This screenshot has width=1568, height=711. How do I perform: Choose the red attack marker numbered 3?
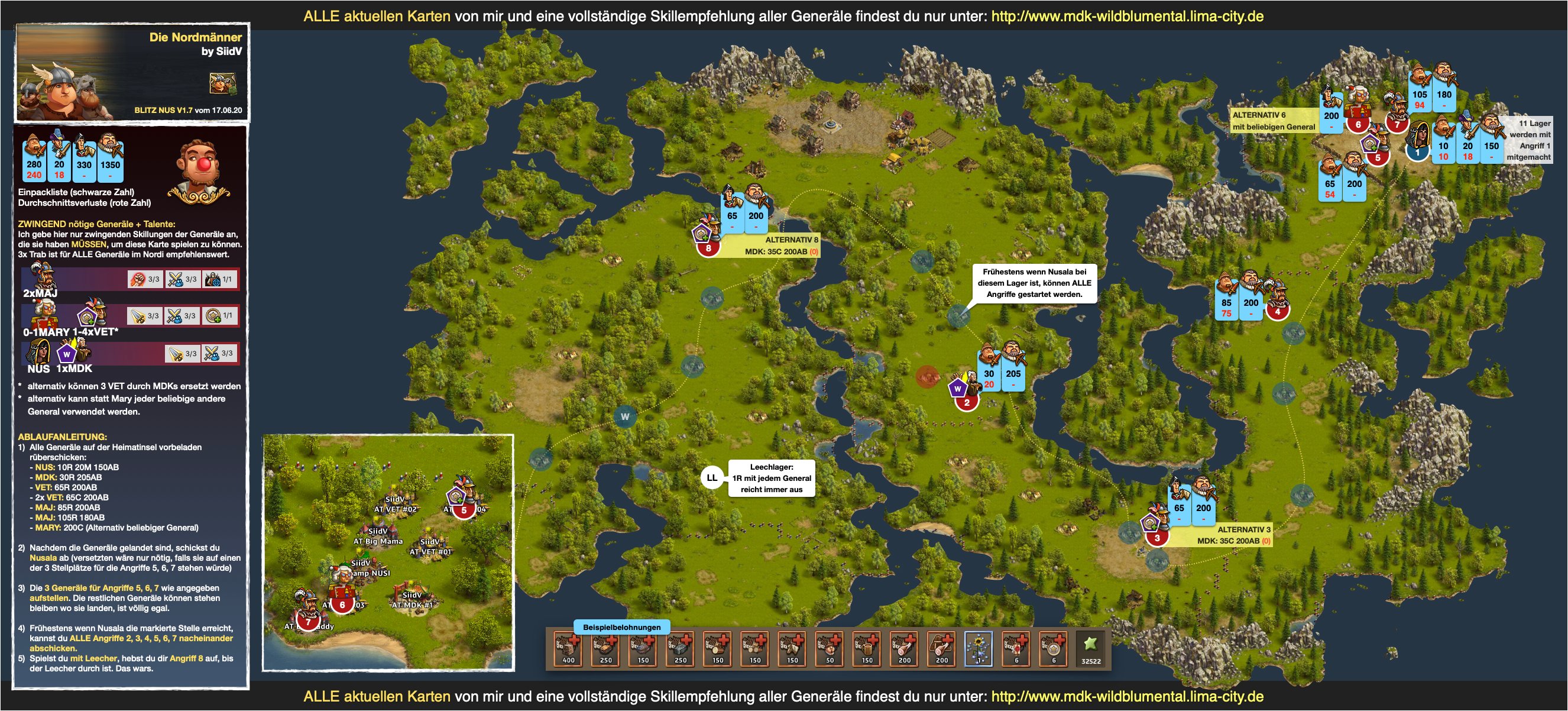click(x=1157, y=538)
